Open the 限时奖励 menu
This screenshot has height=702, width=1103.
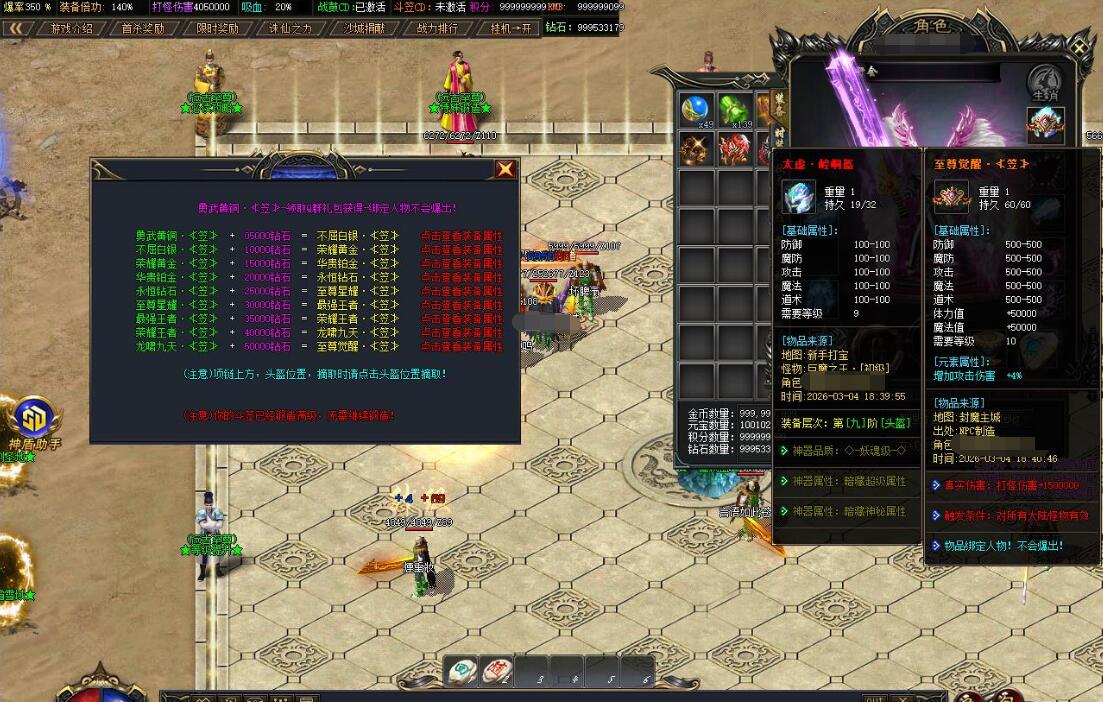(x=218, y=28)
